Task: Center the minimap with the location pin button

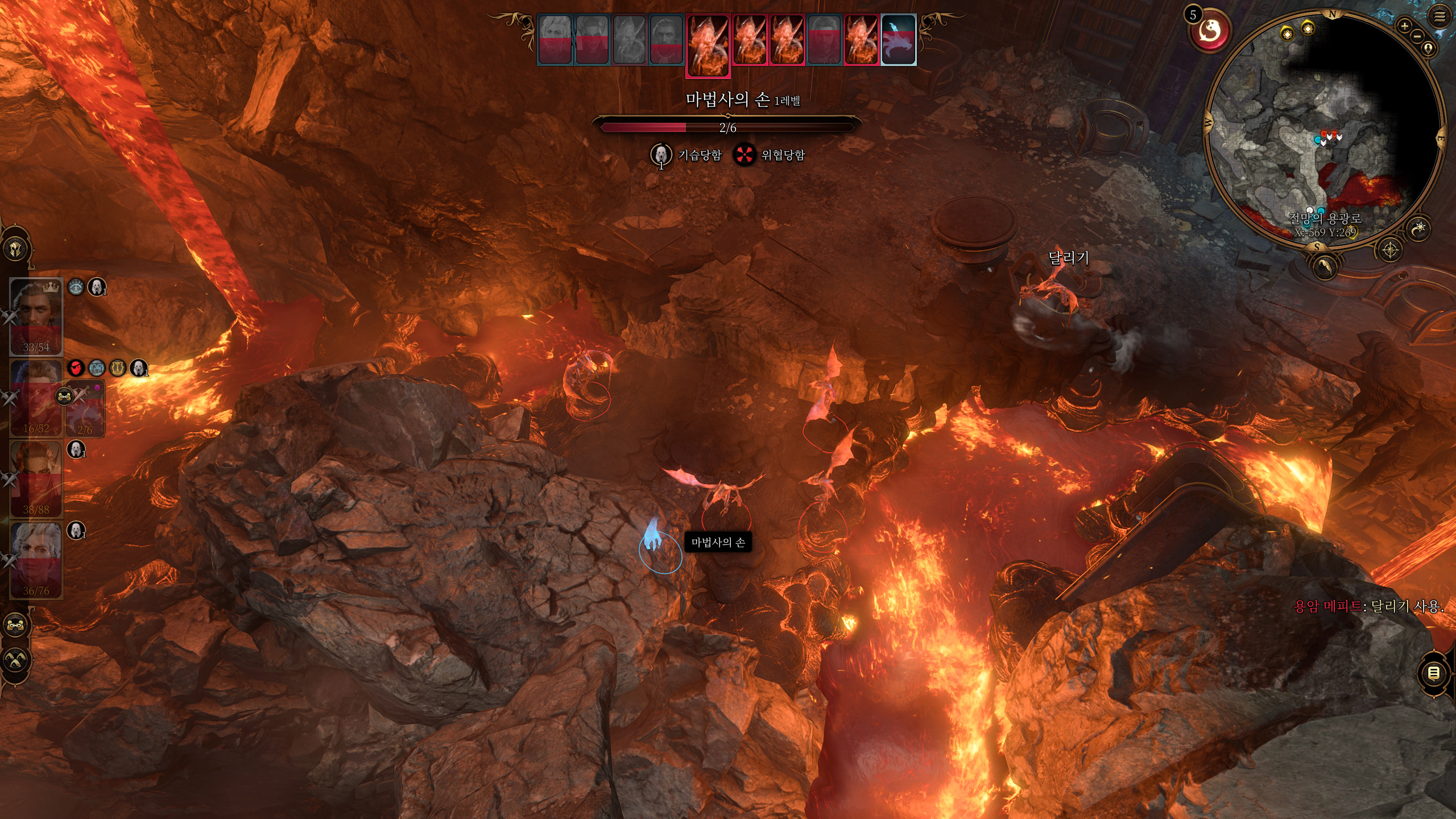Action: [1428, 48]
